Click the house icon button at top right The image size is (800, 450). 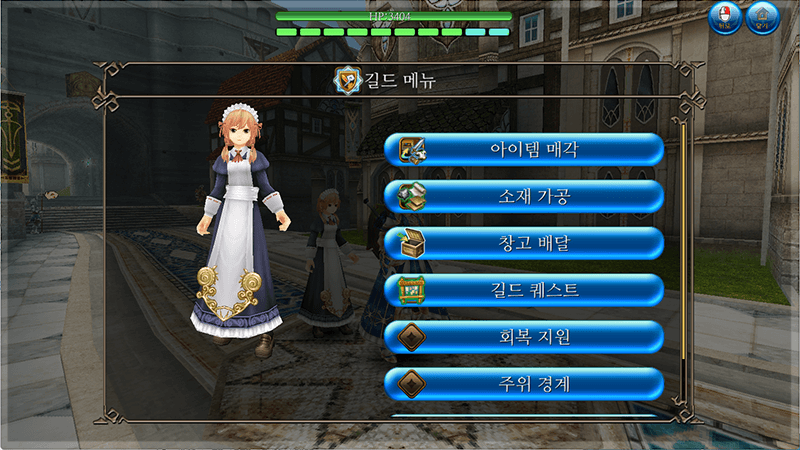[763, 18]
